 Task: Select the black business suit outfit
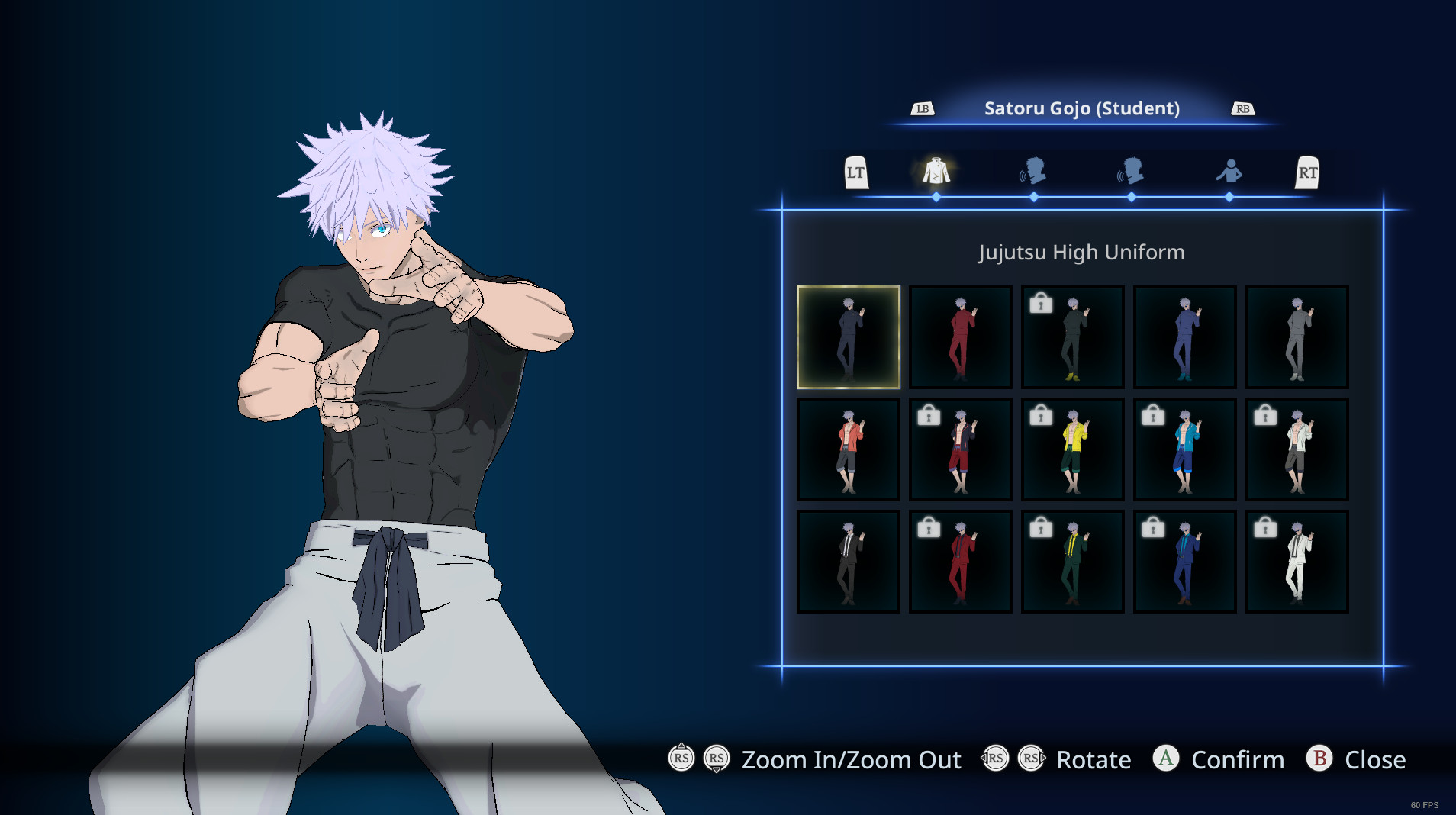[849, 560]
